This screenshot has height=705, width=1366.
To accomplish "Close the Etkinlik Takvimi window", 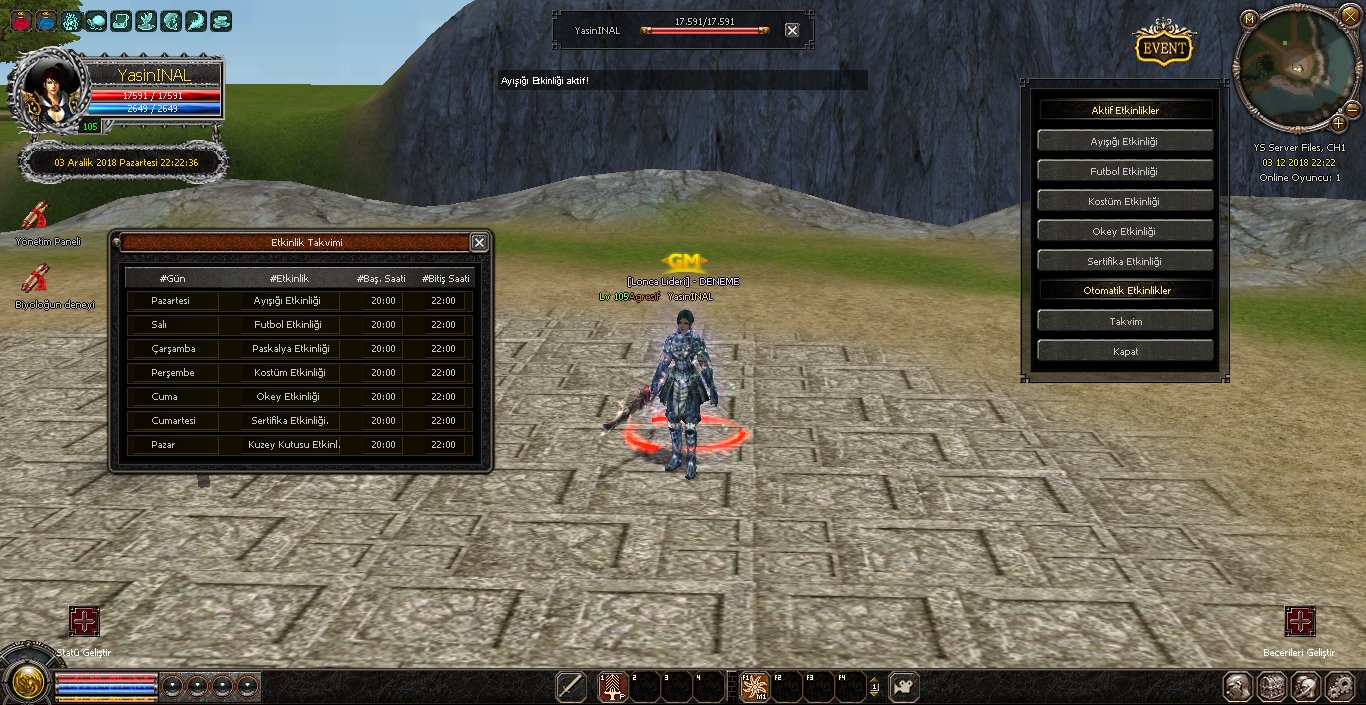I will [x=479, y=242].
